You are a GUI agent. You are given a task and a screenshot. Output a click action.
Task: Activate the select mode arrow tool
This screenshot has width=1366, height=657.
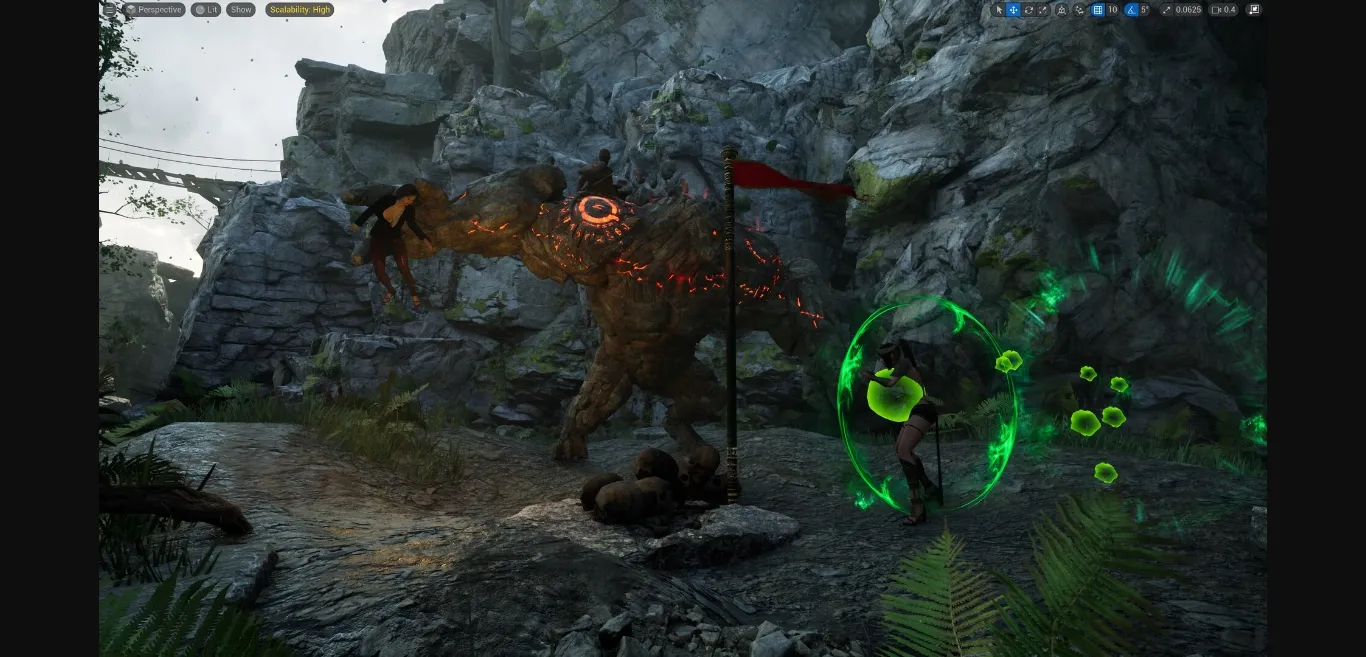(x=998, y=10)
